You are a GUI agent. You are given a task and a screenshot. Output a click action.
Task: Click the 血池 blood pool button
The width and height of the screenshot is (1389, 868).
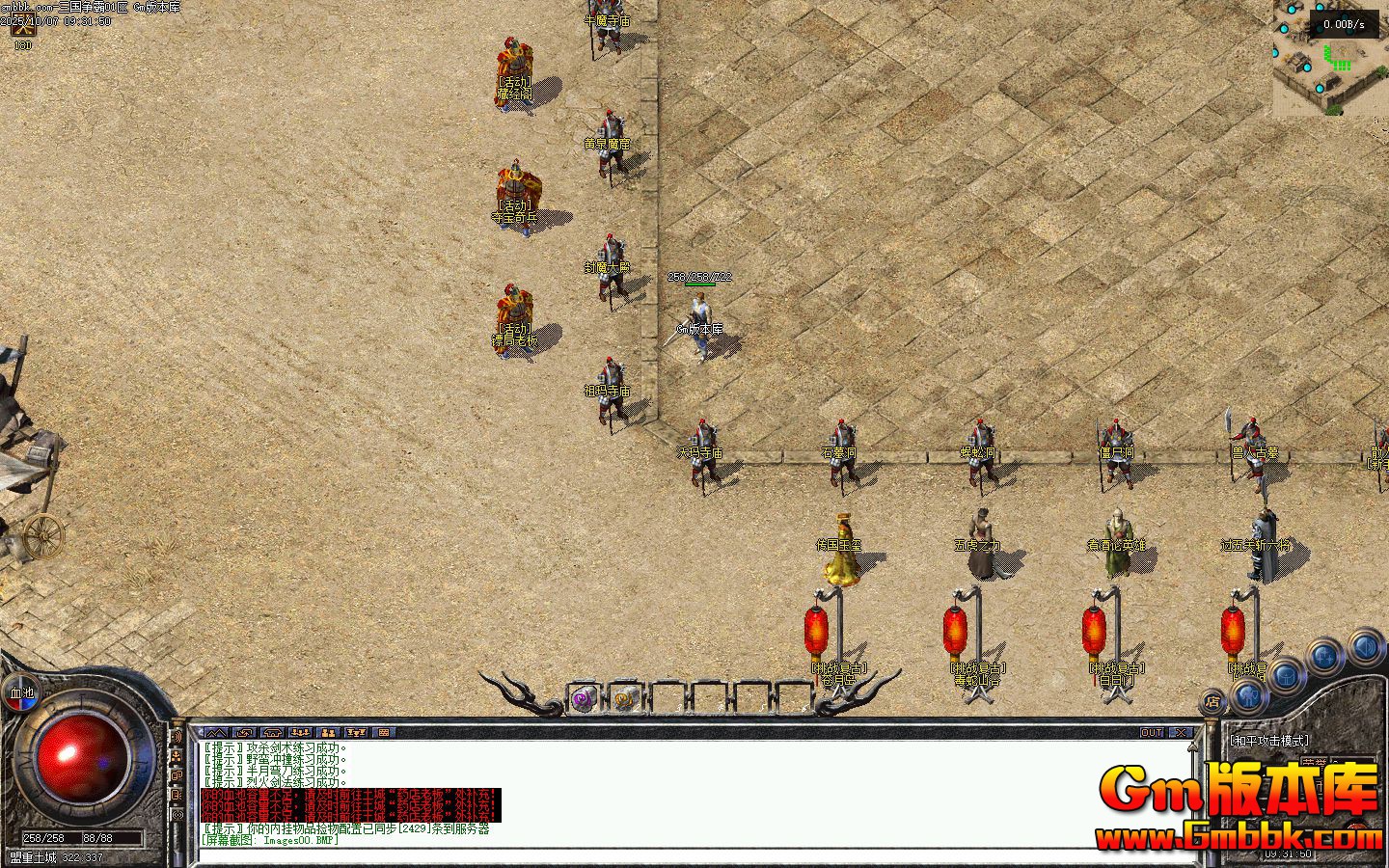tap(21, 692)
